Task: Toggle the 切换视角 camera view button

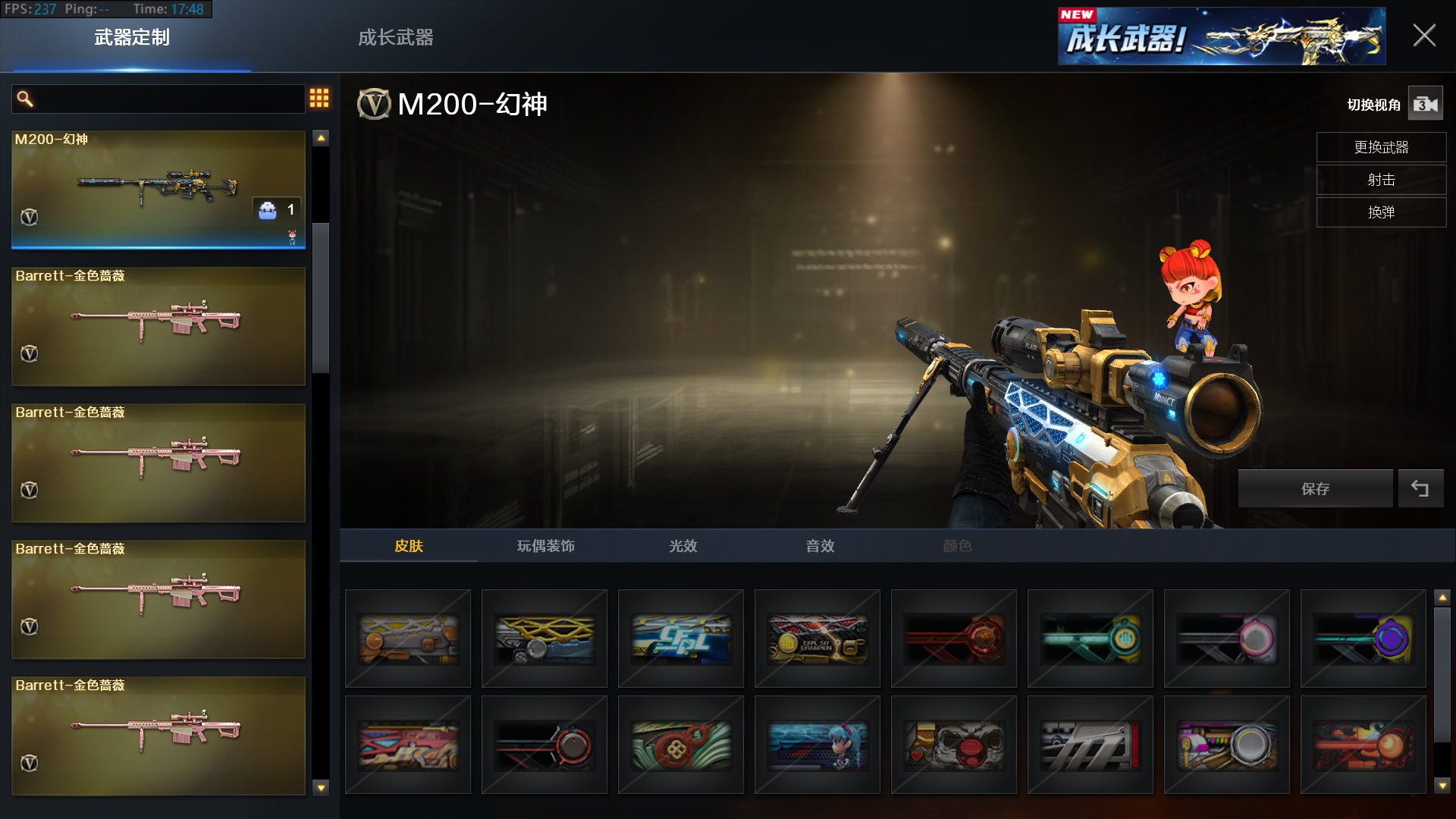Action: coord(1425,104)
